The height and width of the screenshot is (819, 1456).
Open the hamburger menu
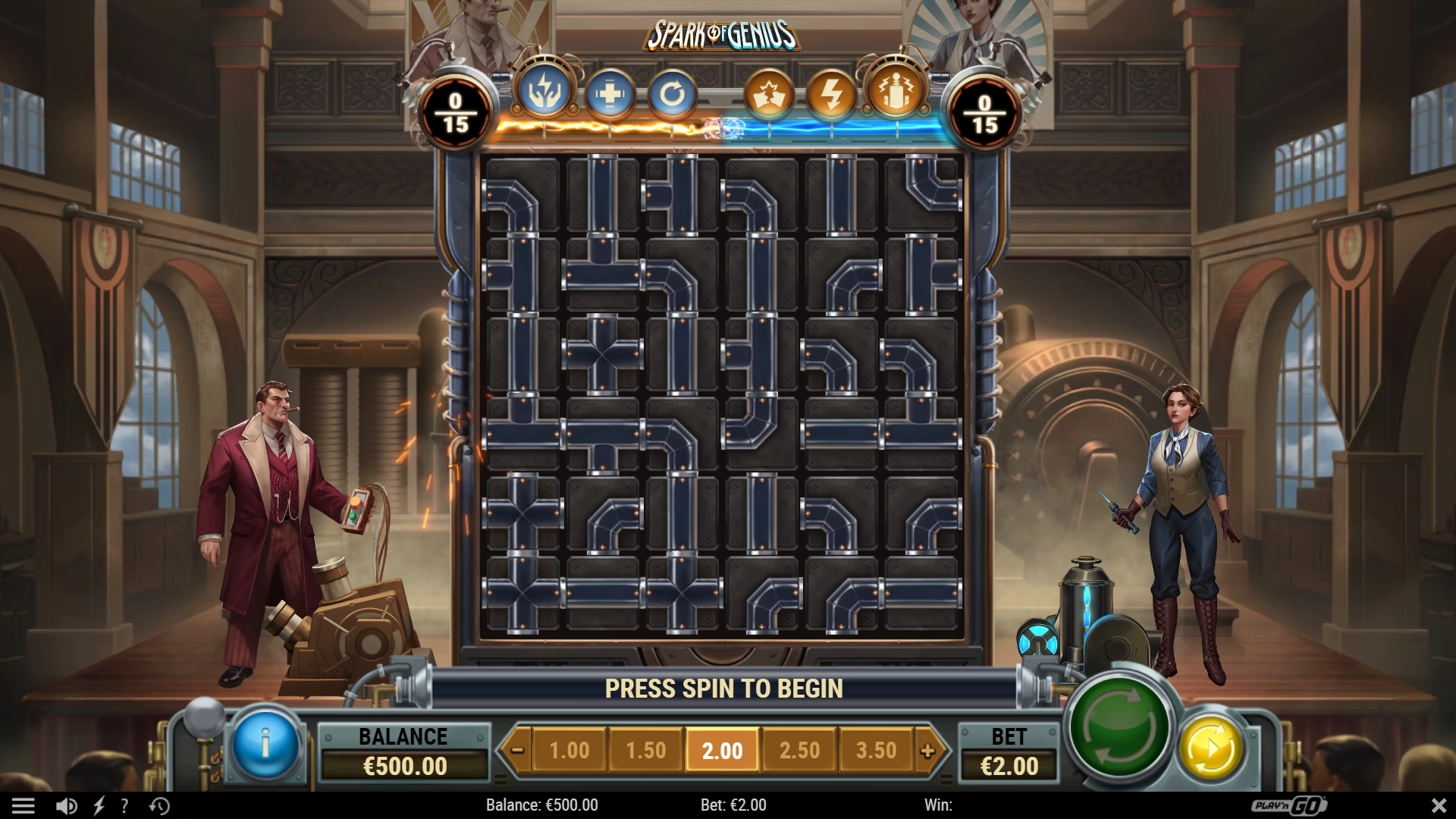pos(23,805)
